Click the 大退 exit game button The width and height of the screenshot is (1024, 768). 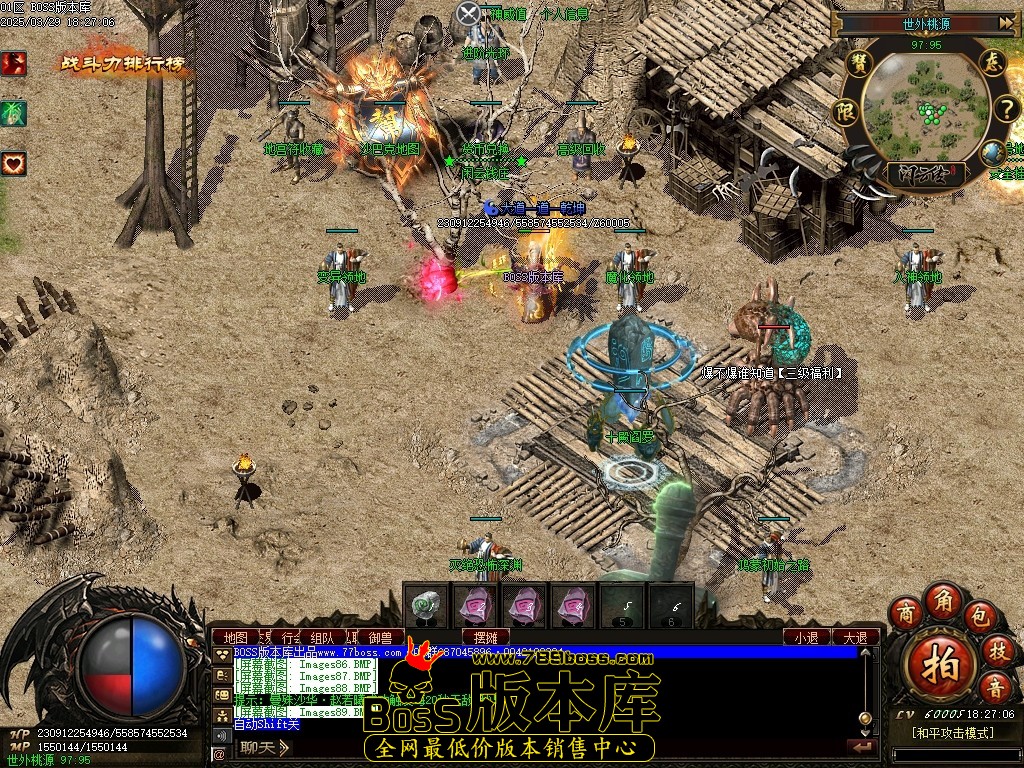click(855, 637)
